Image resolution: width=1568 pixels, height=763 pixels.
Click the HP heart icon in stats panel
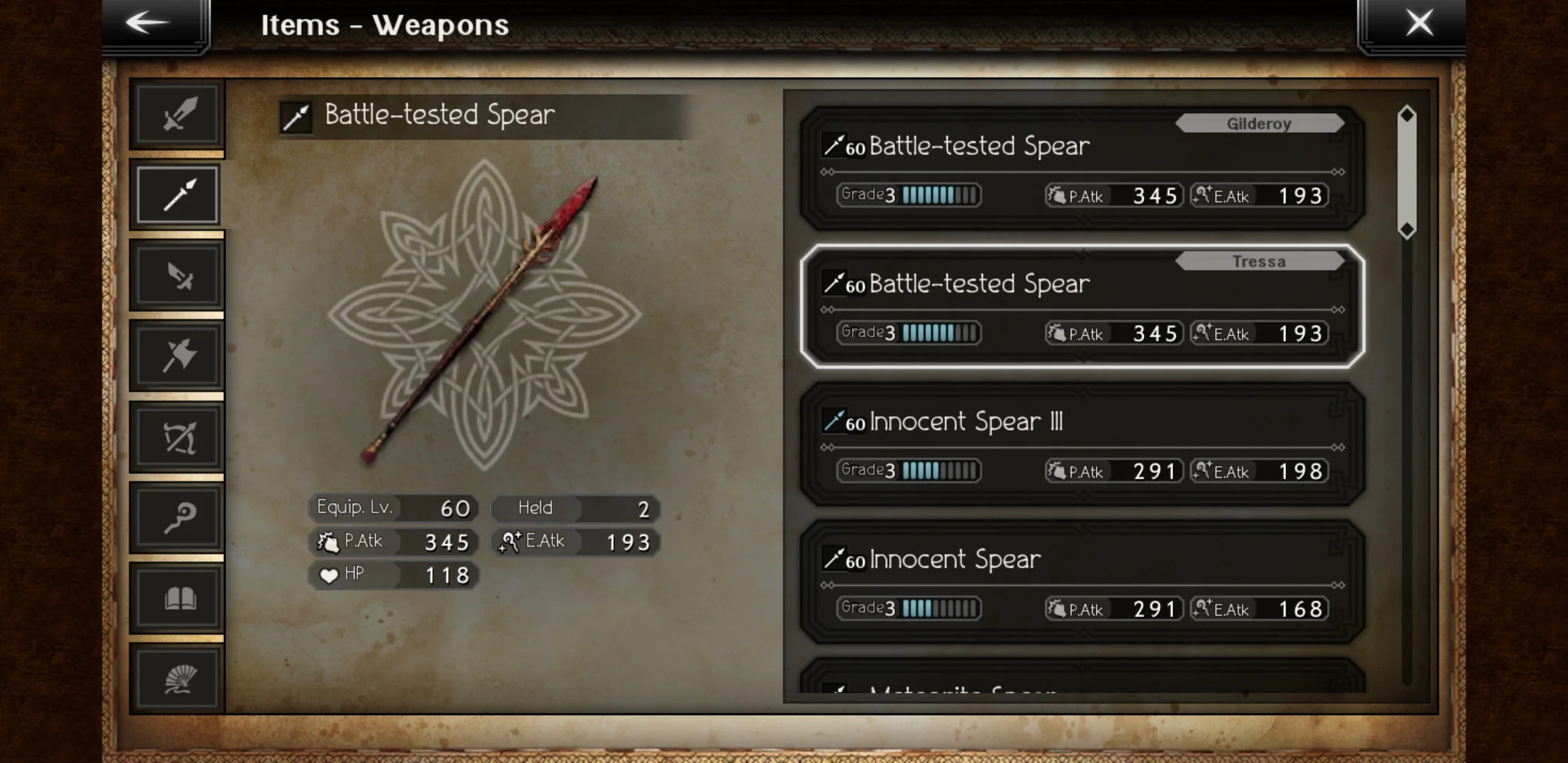(330, 574)
